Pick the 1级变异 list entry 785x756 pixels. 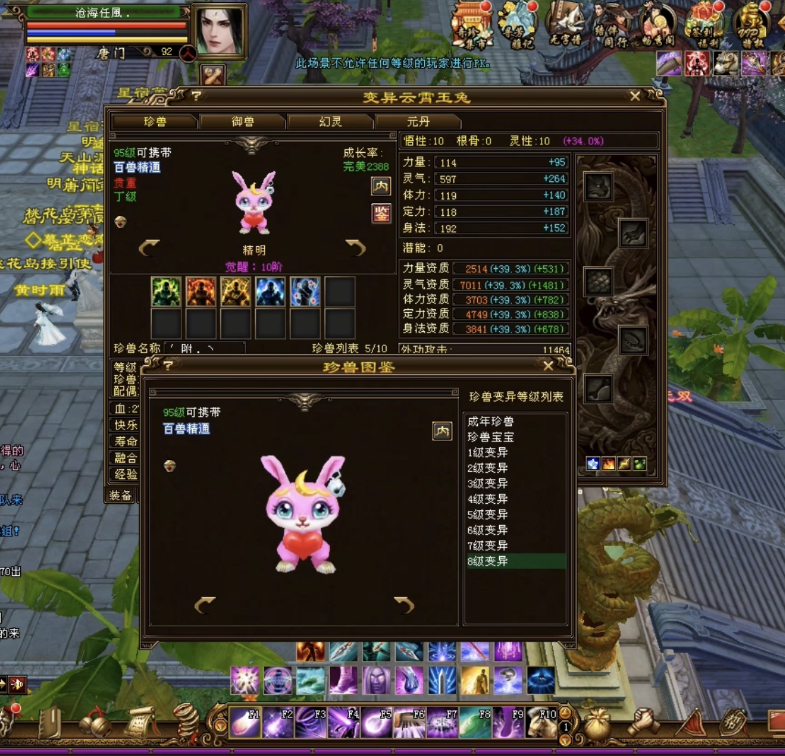pos(488,452)
